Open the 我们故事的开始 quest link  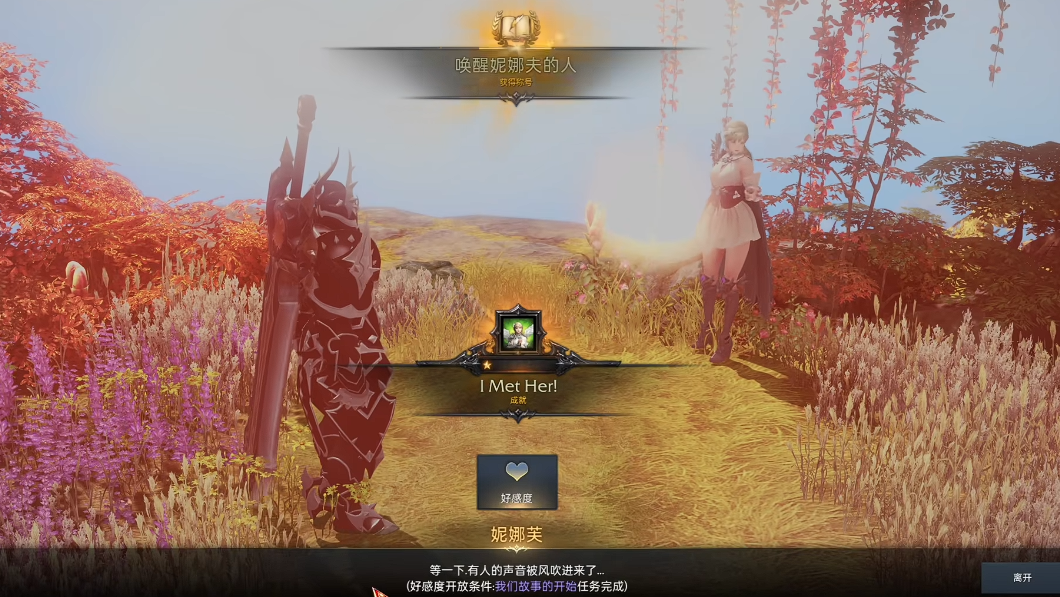(x=535, y=587)
